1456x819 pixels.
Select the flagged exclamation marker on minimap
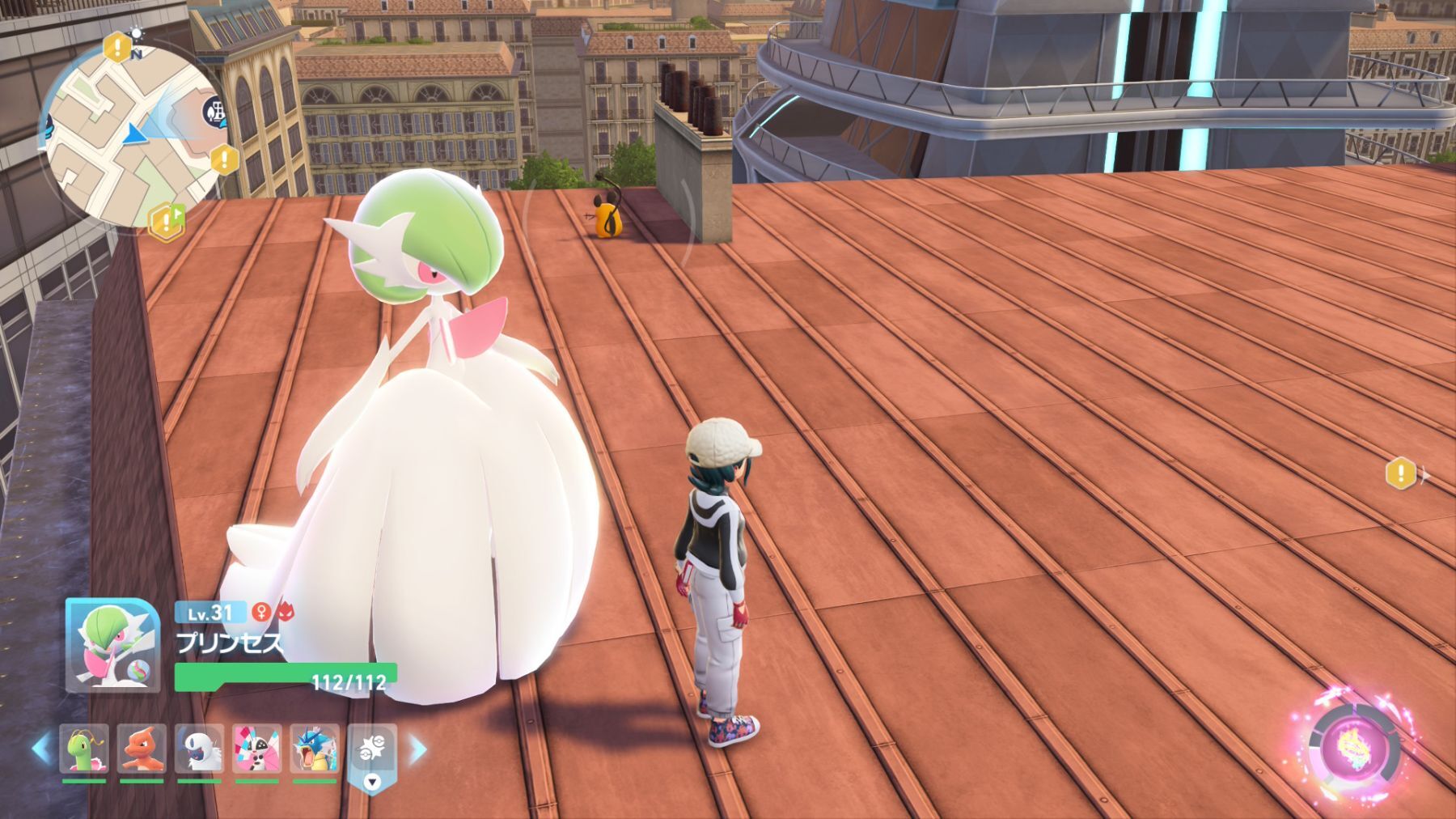click(165, 220)
